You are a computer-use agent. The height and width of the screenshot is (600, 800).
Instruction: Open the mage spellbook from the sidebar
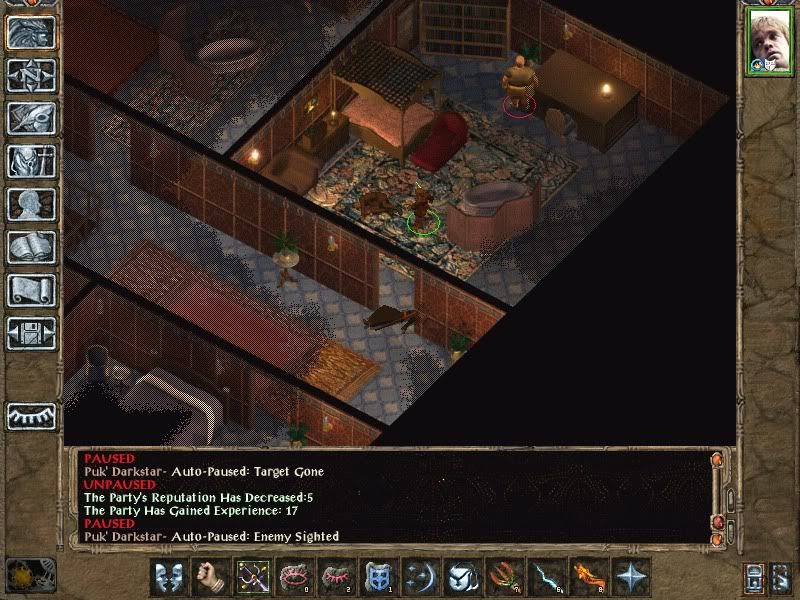point(31,247)
